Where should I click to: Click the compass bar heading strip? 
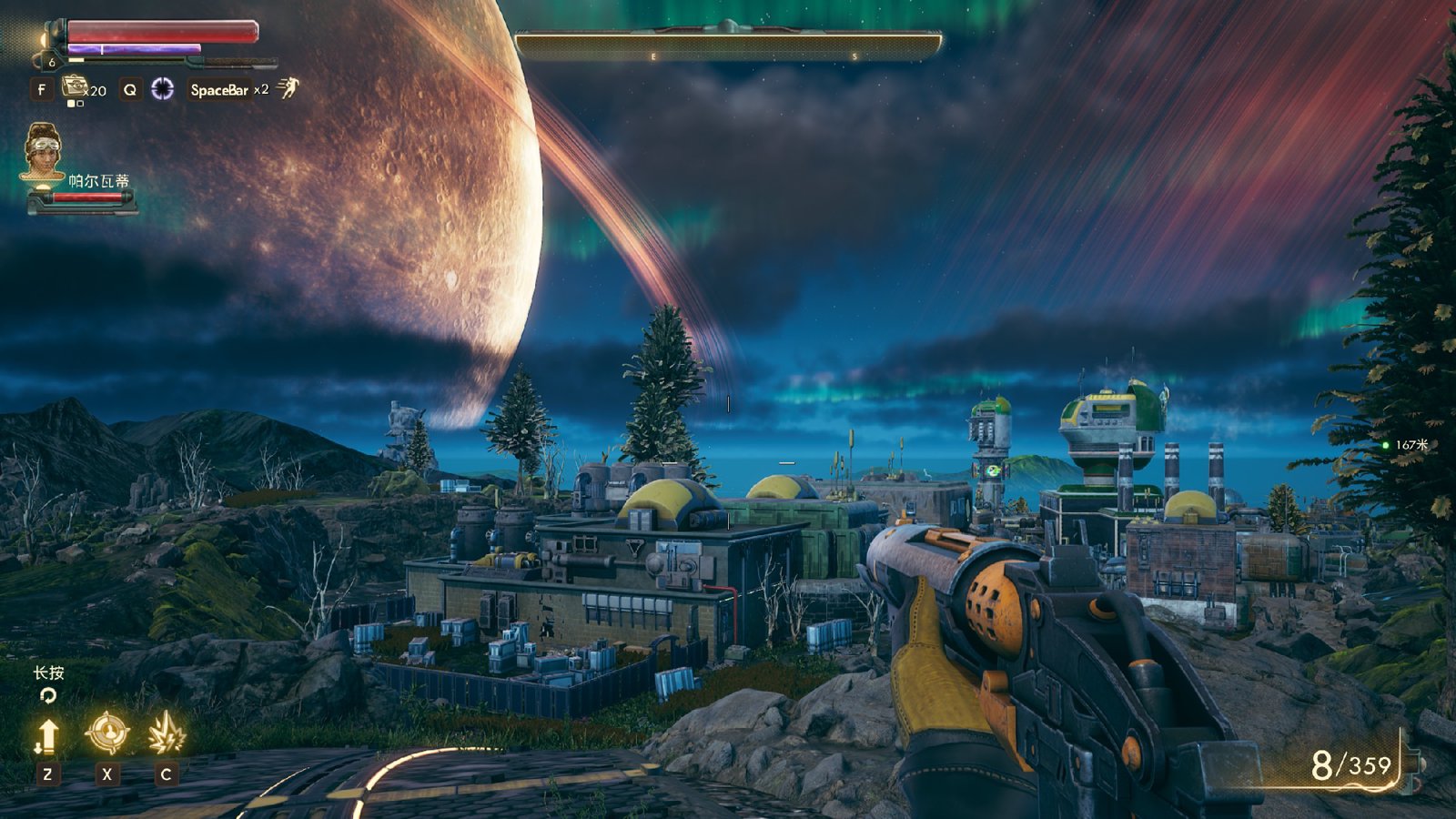click(728, 45)
